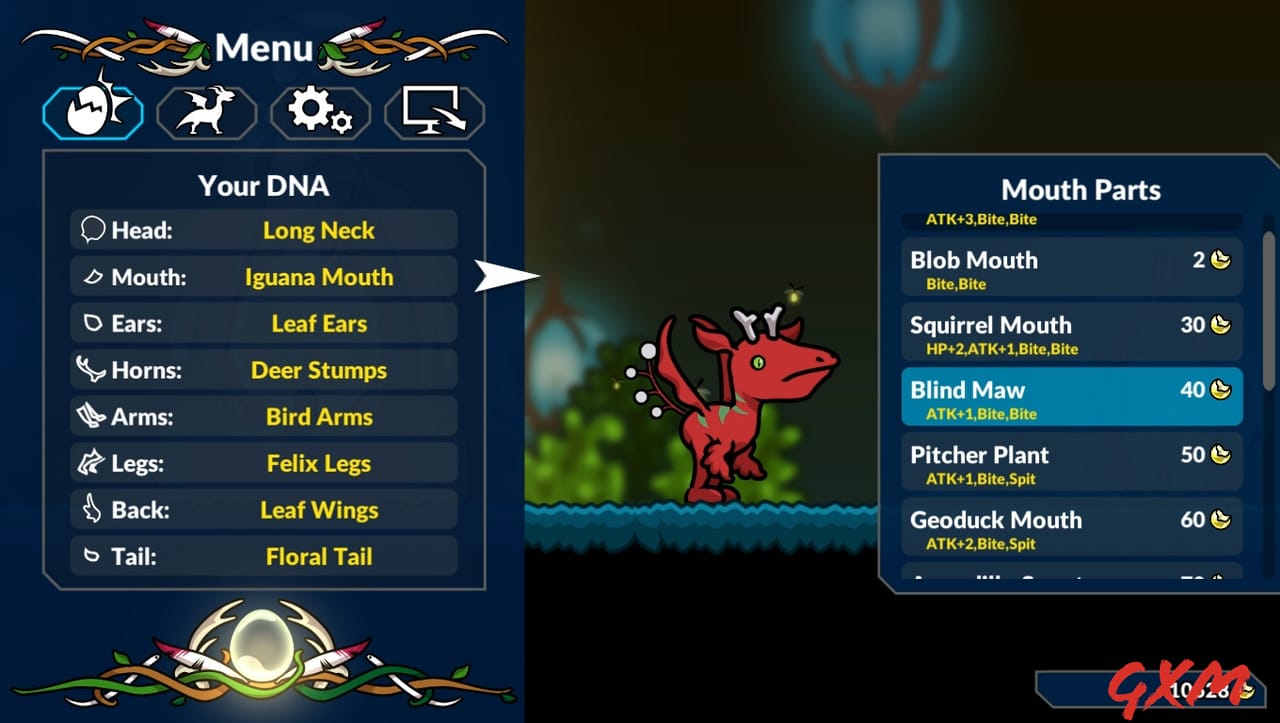The image size is (1280, 723).
Task: Select the egg DNA tab
Action: pyautogui.click(x=91, y=111)
